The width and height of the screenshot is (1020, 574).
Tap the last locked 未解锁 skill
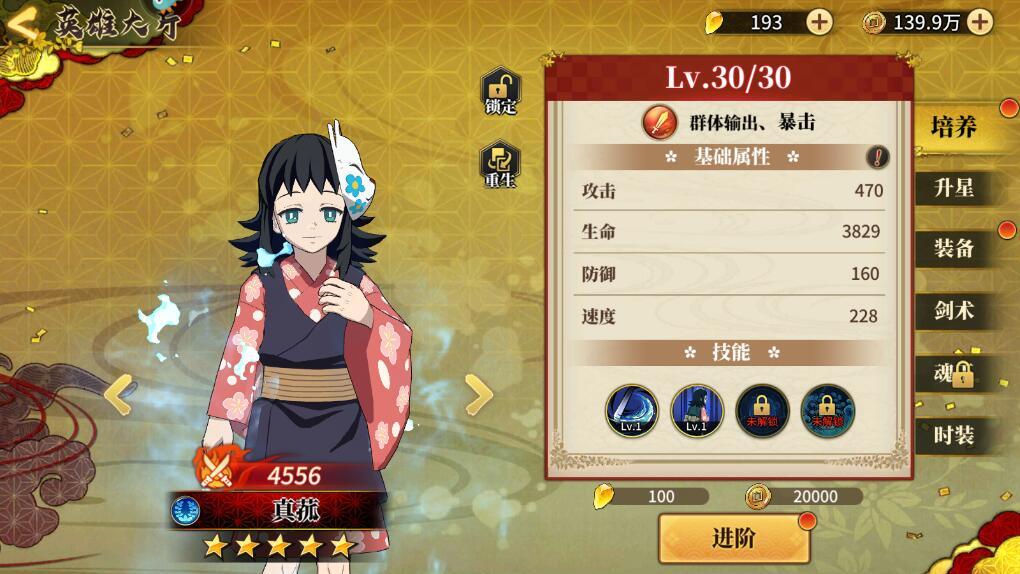tap(827, 410)
